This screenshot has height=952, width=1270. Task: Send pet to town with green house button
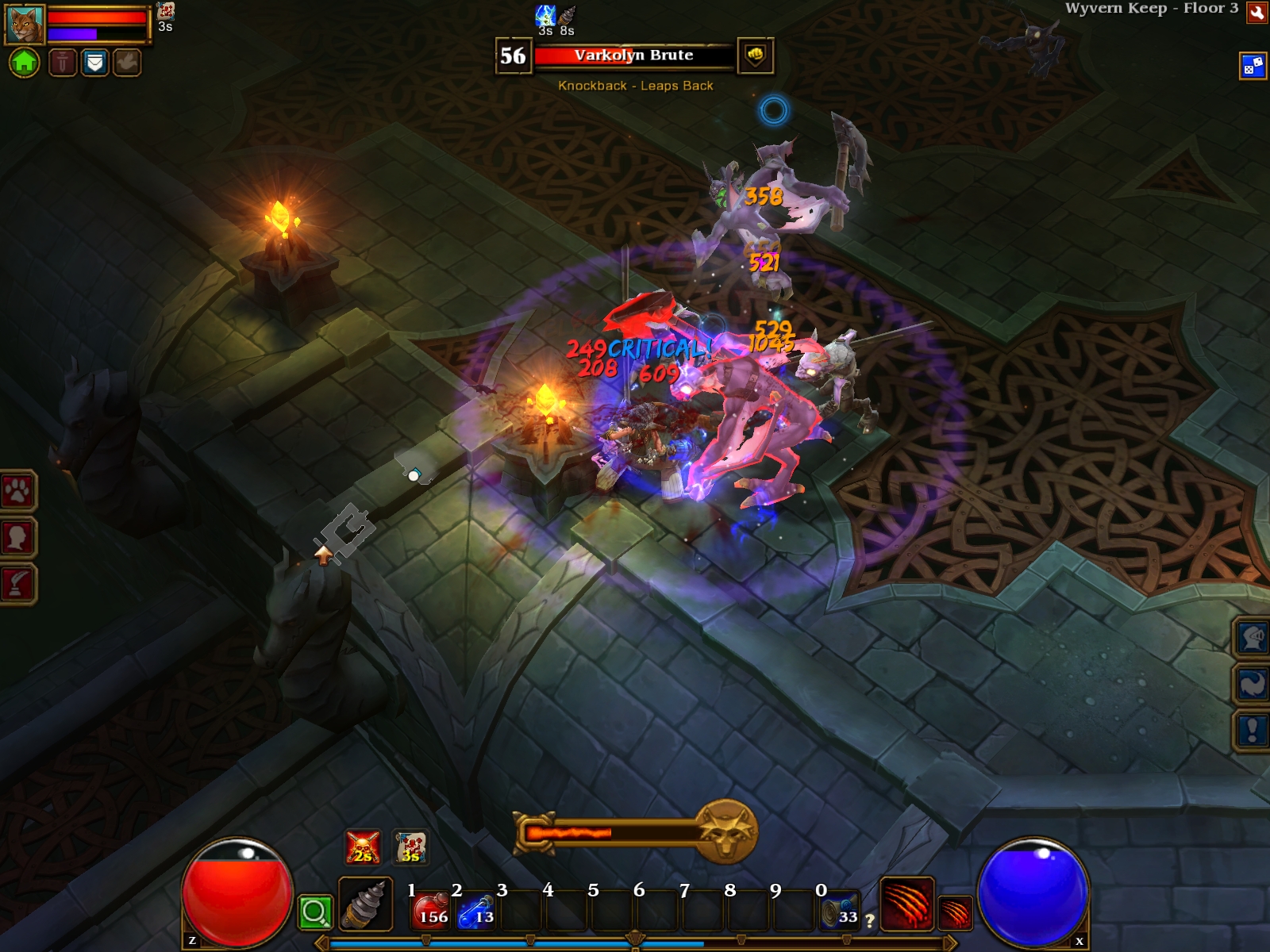tap(24, 62)
